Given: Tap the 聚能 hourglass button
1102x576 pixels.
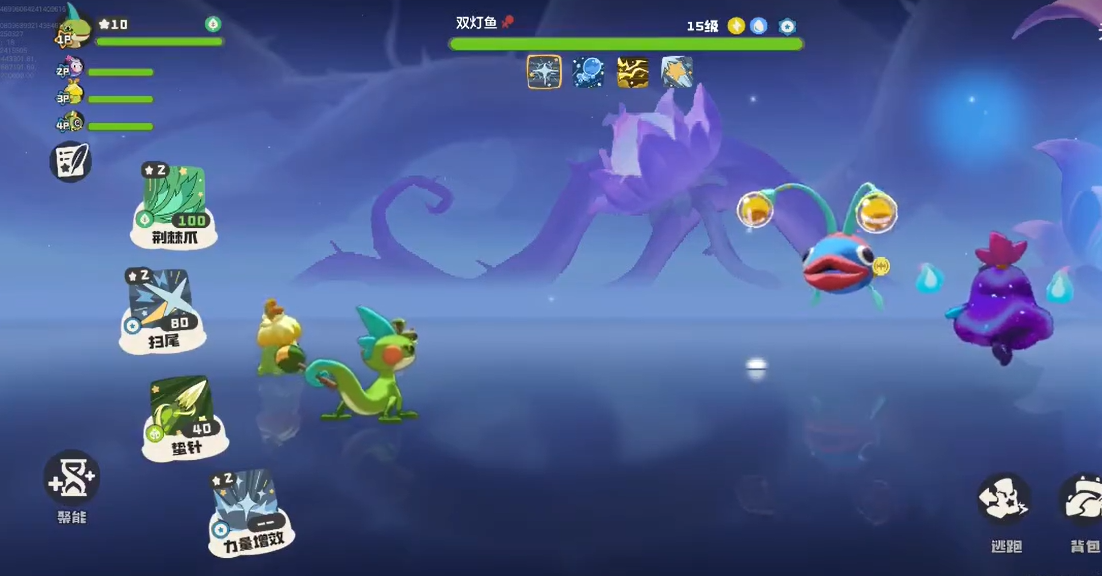Looking at the screenshot, I should click(x=71, y=479).
